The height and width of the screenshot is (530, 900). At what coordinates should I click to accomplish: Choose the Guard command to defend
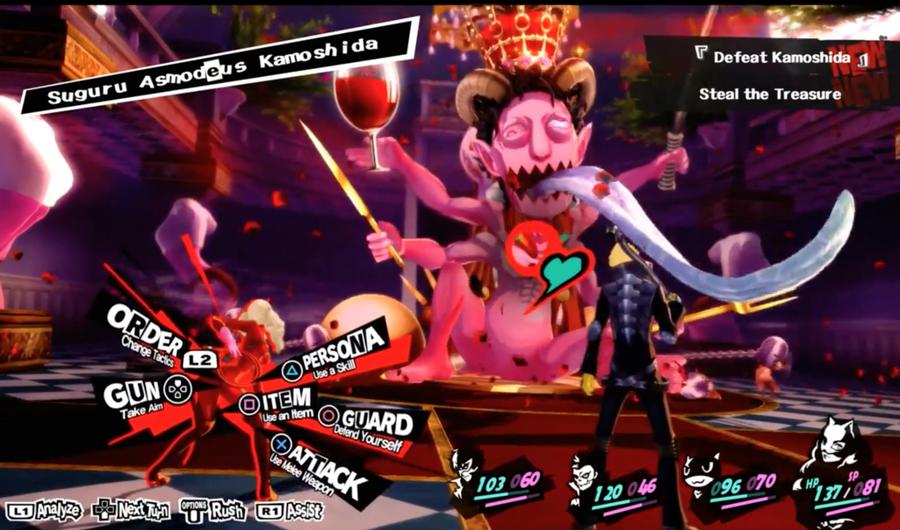366,423
